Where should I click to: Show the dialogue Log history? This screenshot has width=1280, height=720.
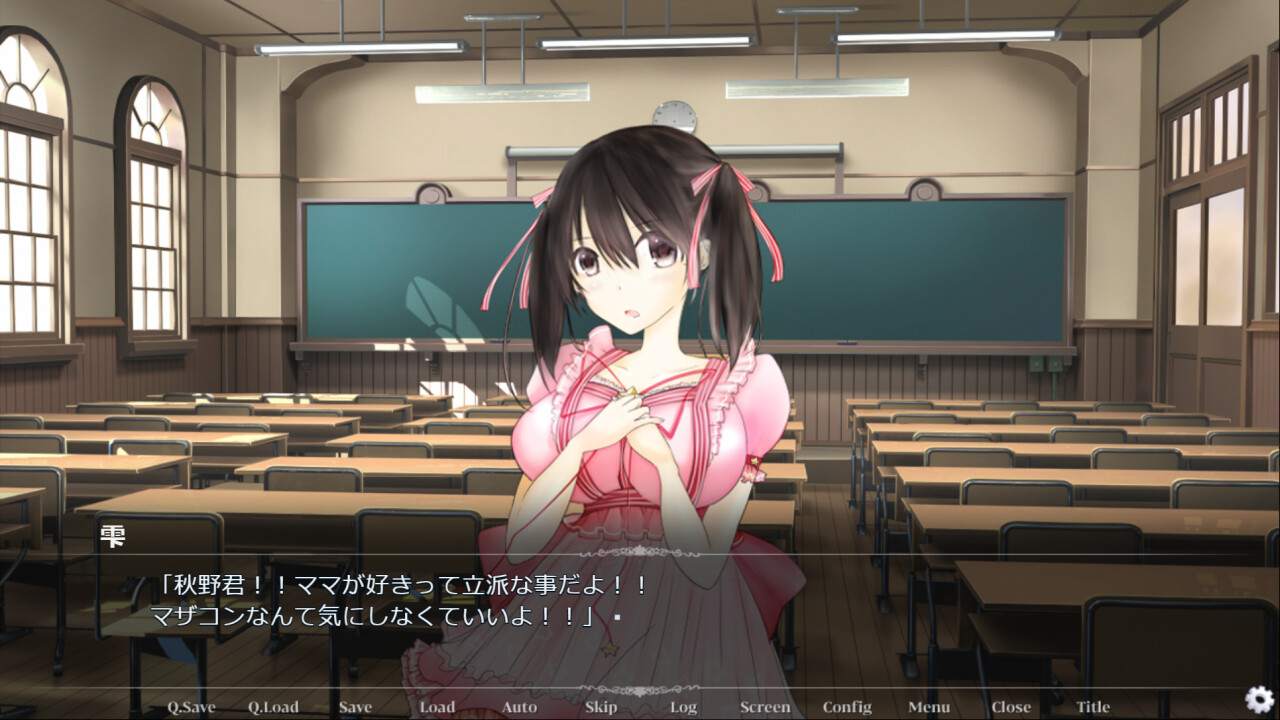click(683, 707)
